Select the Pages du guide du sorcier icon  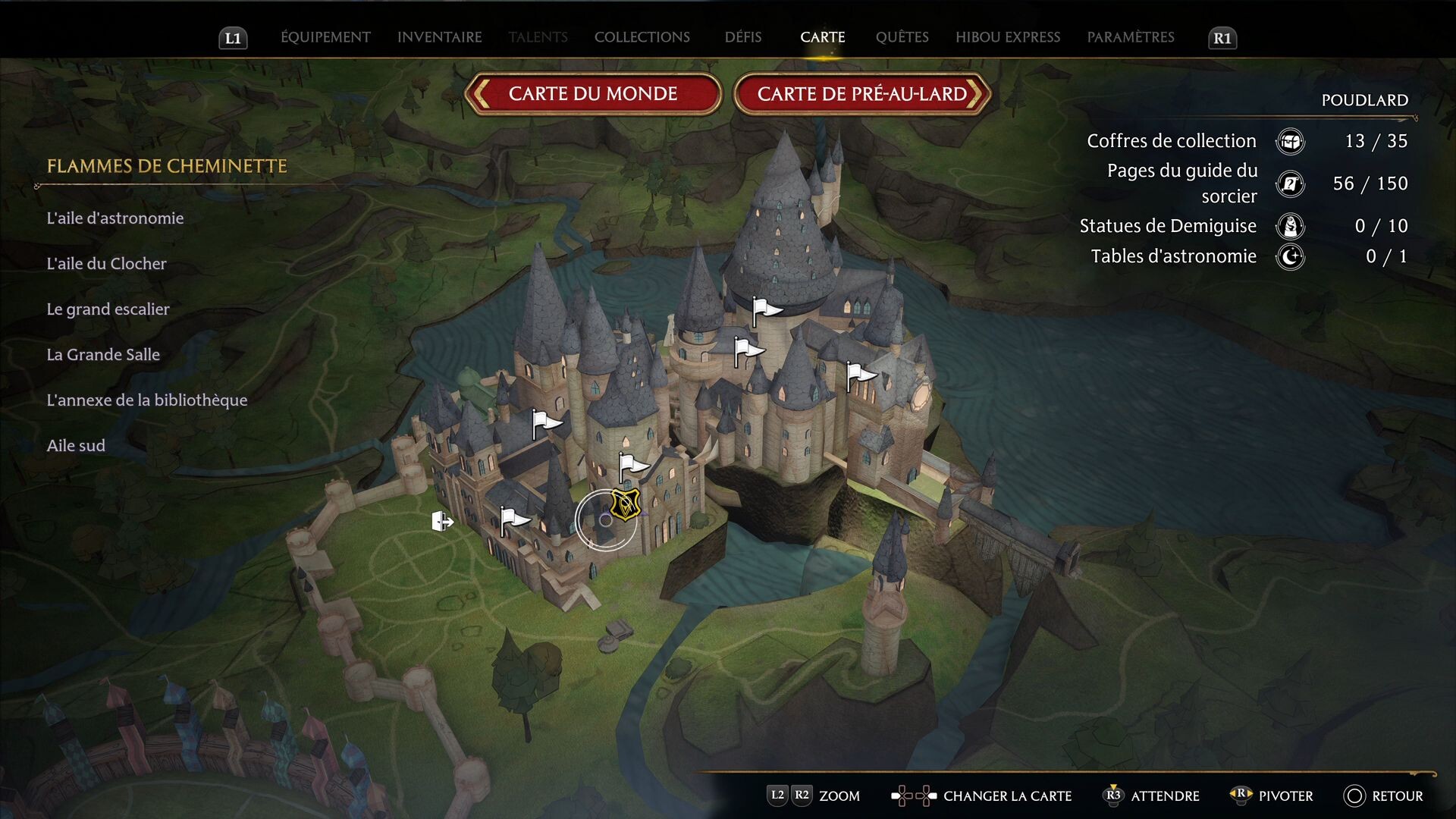point(1290,184)
